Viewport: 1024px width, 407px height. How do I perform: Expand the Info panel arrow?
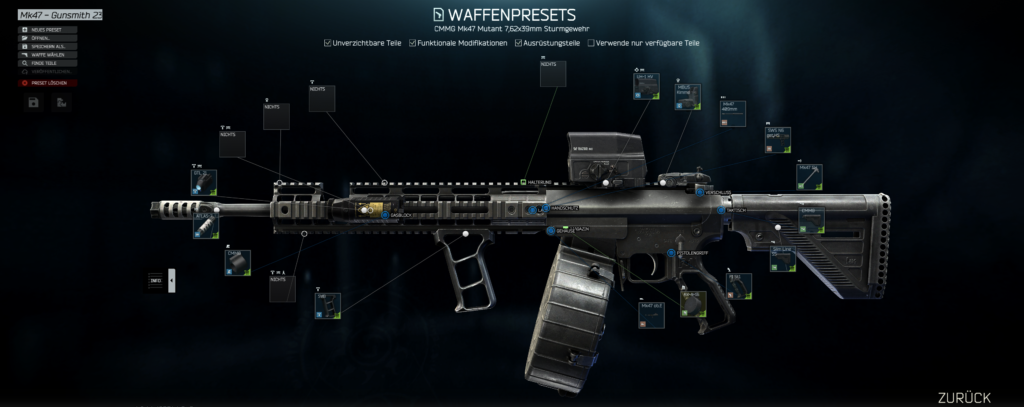pos(171,281)
